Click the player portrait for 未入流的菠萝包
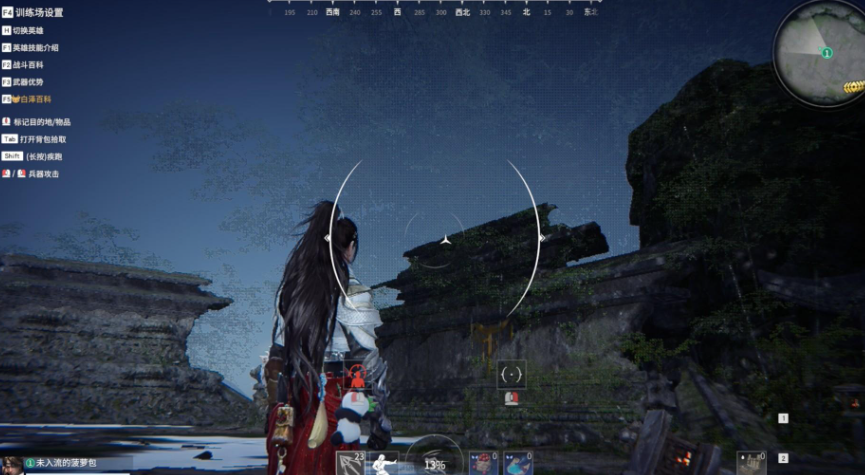865x475 pixels. pyautogui.click(x=11, y=465)
